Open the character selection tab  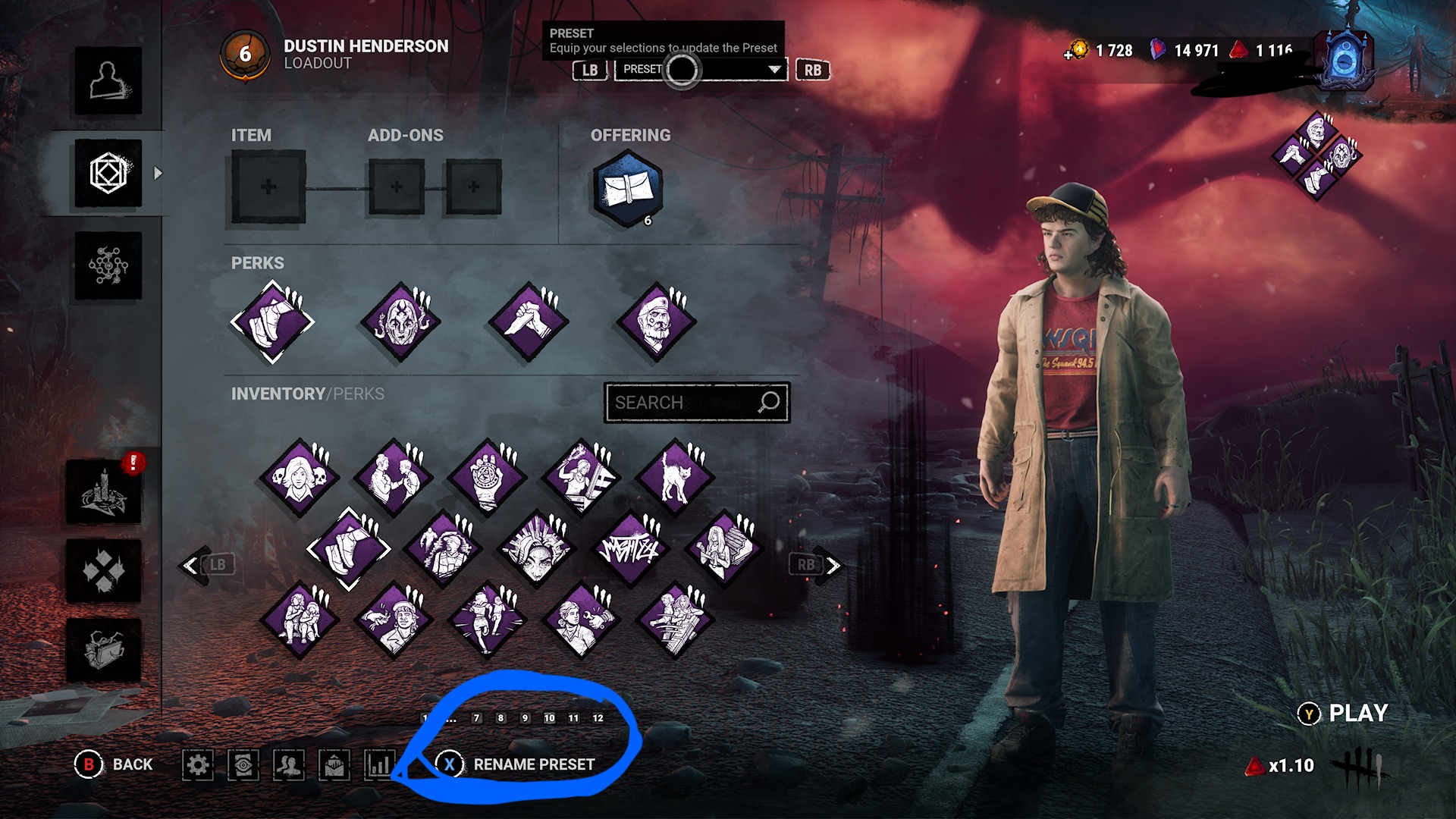[x=108, y=81]
